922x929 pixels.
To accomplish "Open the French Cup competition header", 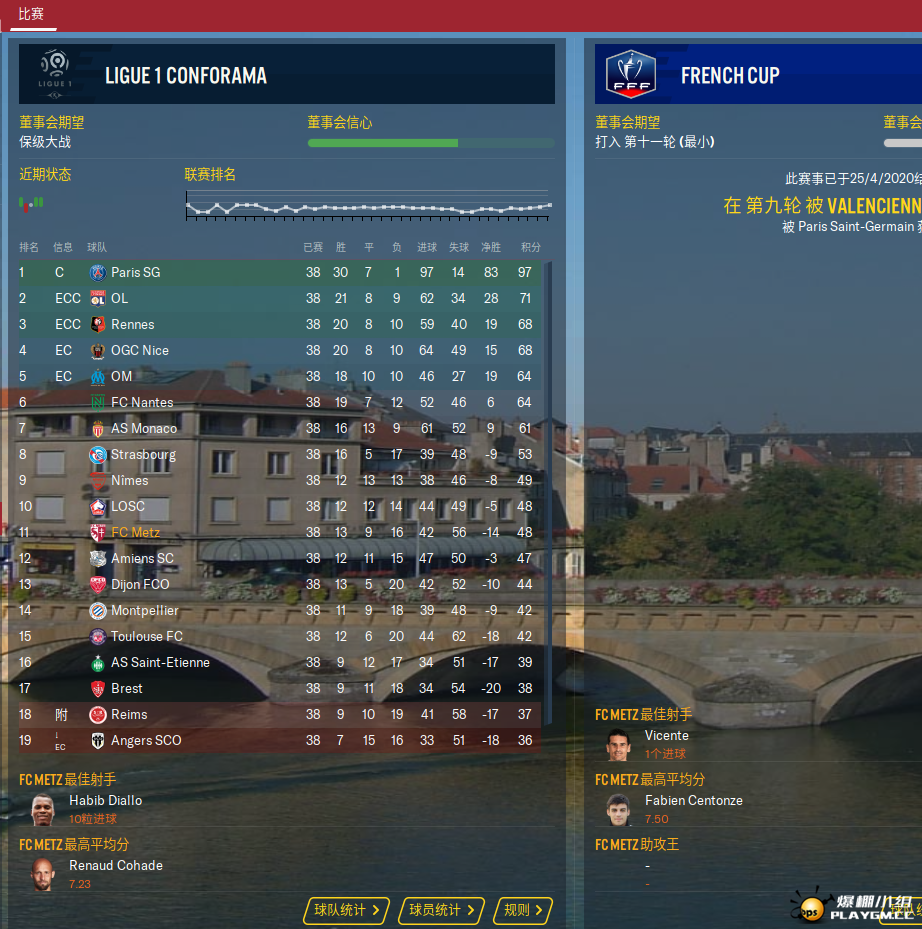I will click(x=729, y=75).
